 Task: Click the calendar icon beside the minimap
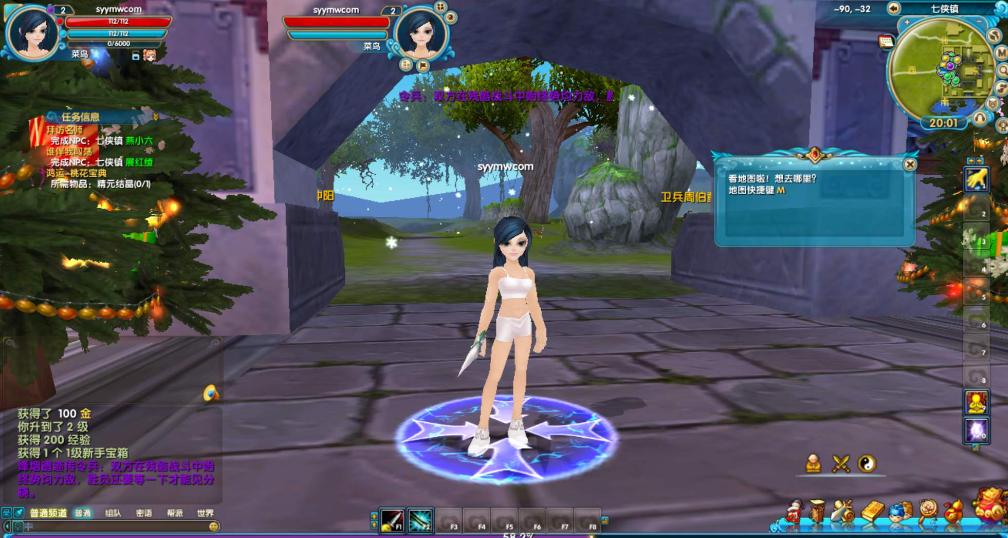tap(885, 41)
